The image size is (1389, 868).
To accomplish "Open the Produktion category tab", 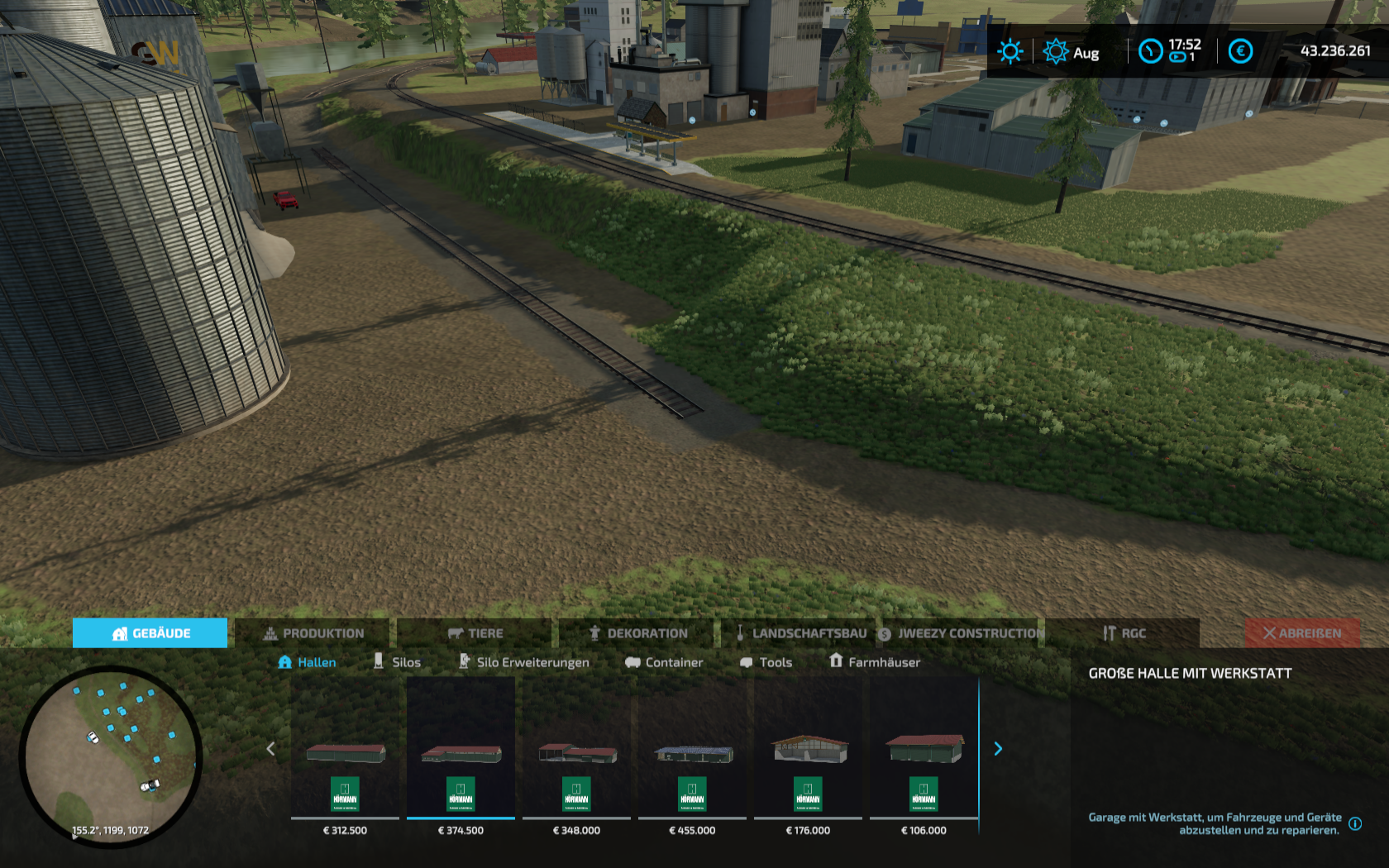I will pyautogui.click(x=313, y=633).
